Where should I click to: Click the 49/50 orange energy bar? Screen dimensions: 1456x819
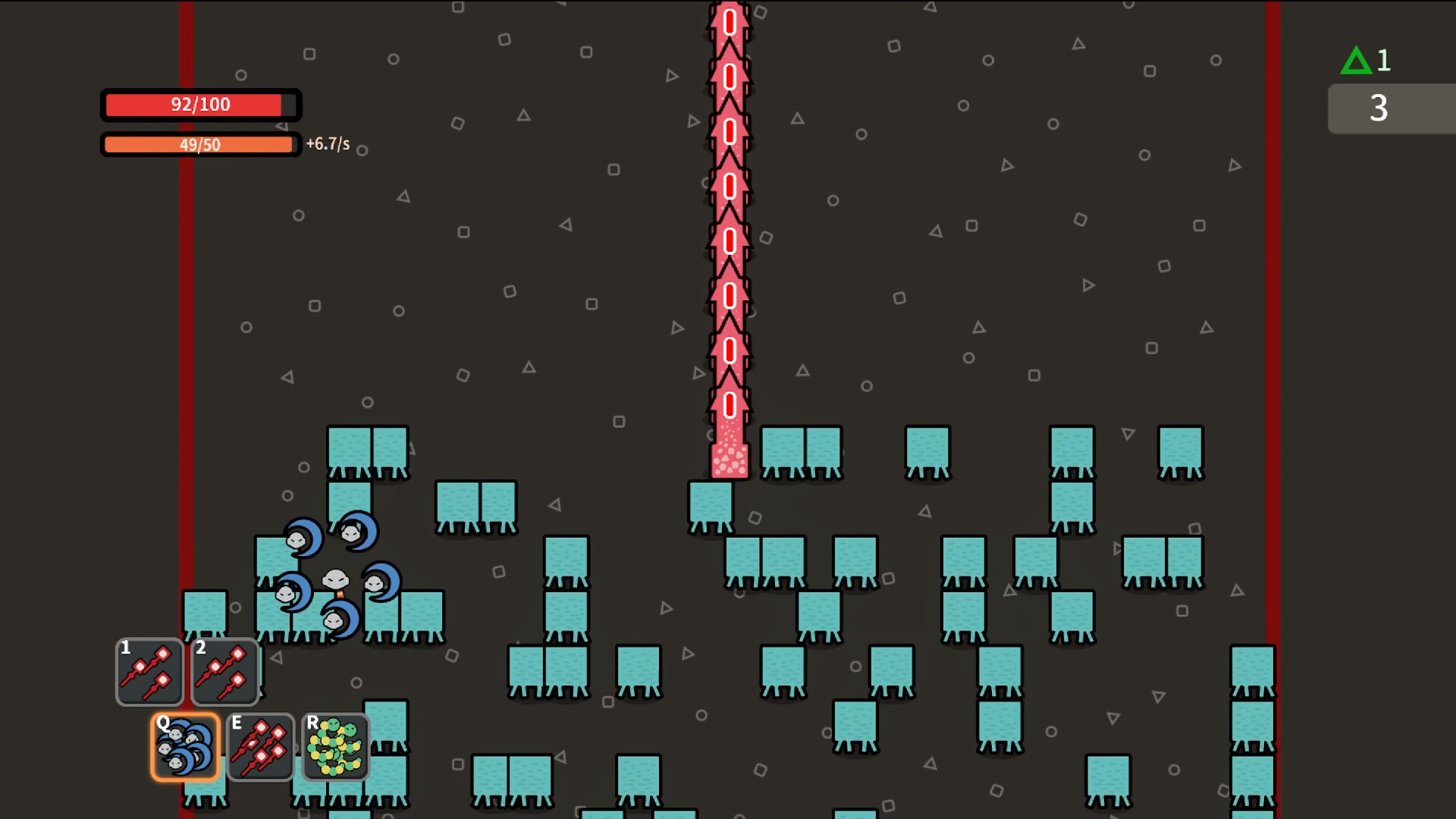click(x=199, y=144)
